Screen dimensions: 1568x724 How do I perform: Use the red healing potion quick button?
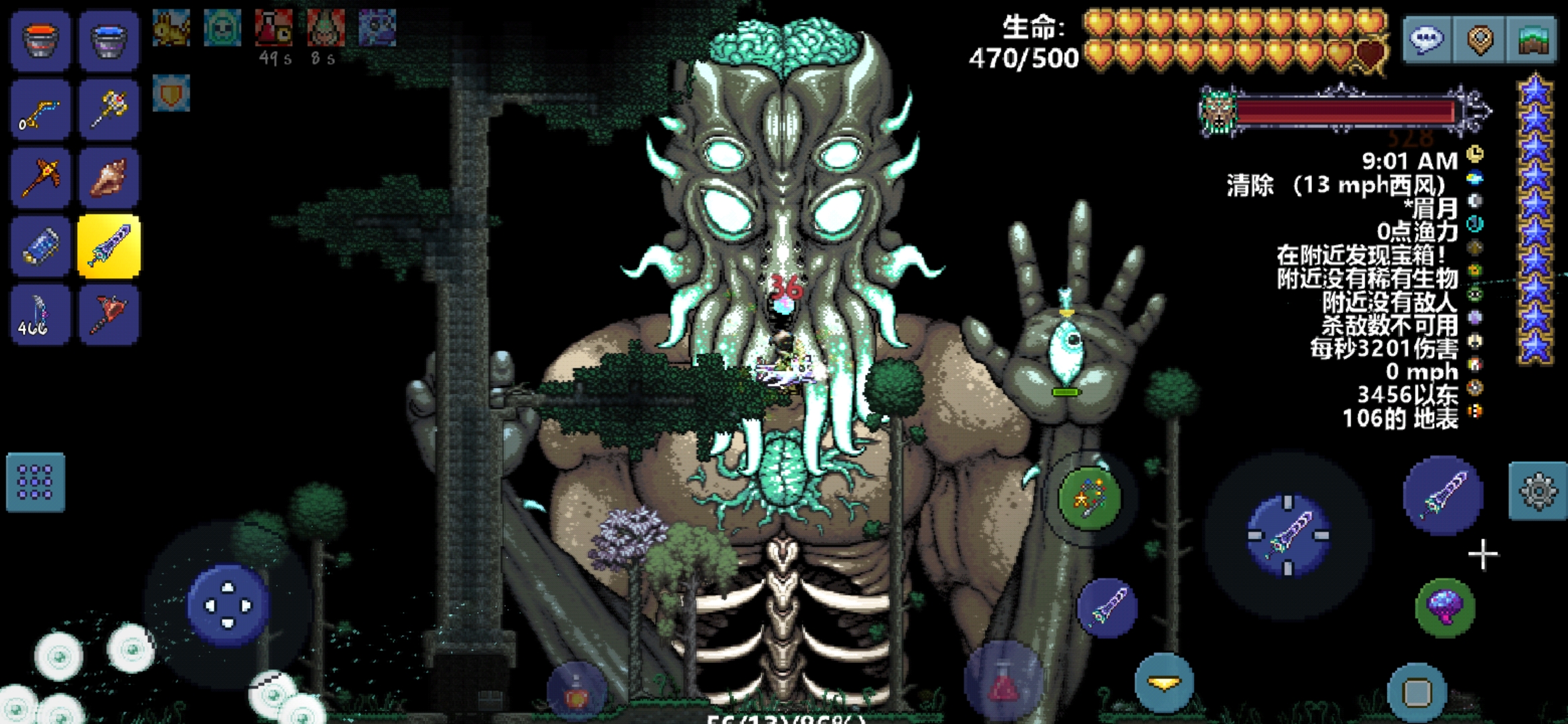pyautogui.click(x=1002, y=682)
